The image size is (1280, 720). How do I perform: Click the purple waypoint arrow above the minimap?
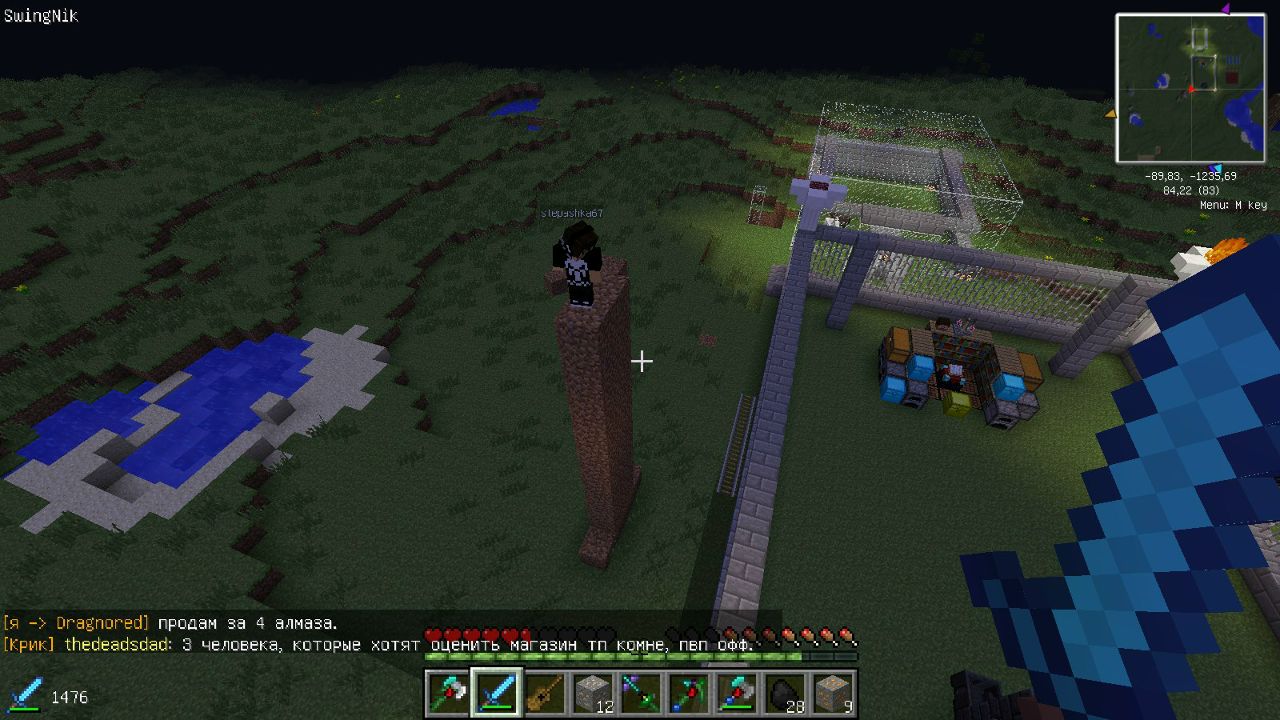1225,9
